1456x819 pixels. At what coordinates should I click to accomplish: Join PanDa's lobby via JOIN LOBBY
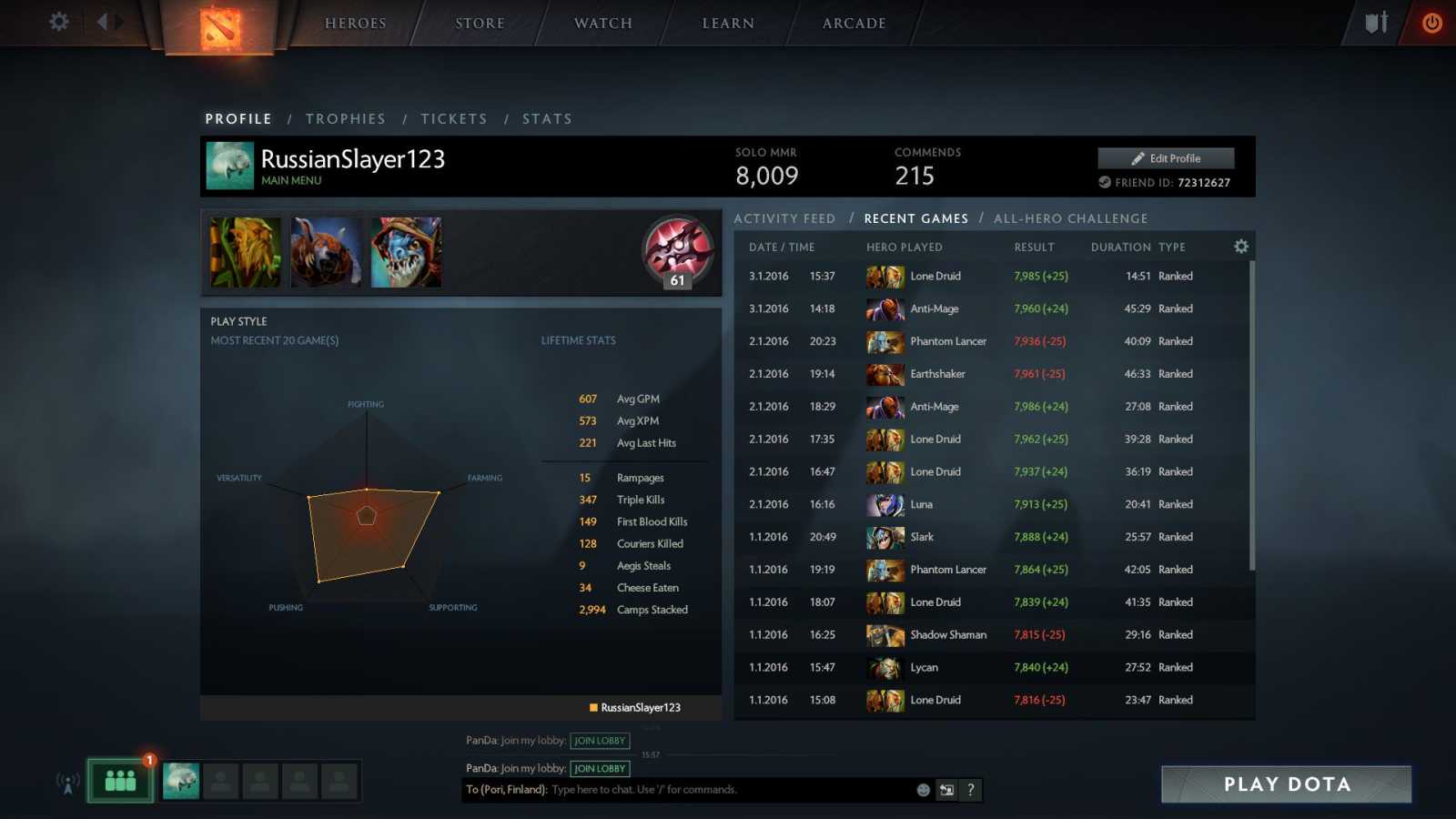click(x=599, y=741)
